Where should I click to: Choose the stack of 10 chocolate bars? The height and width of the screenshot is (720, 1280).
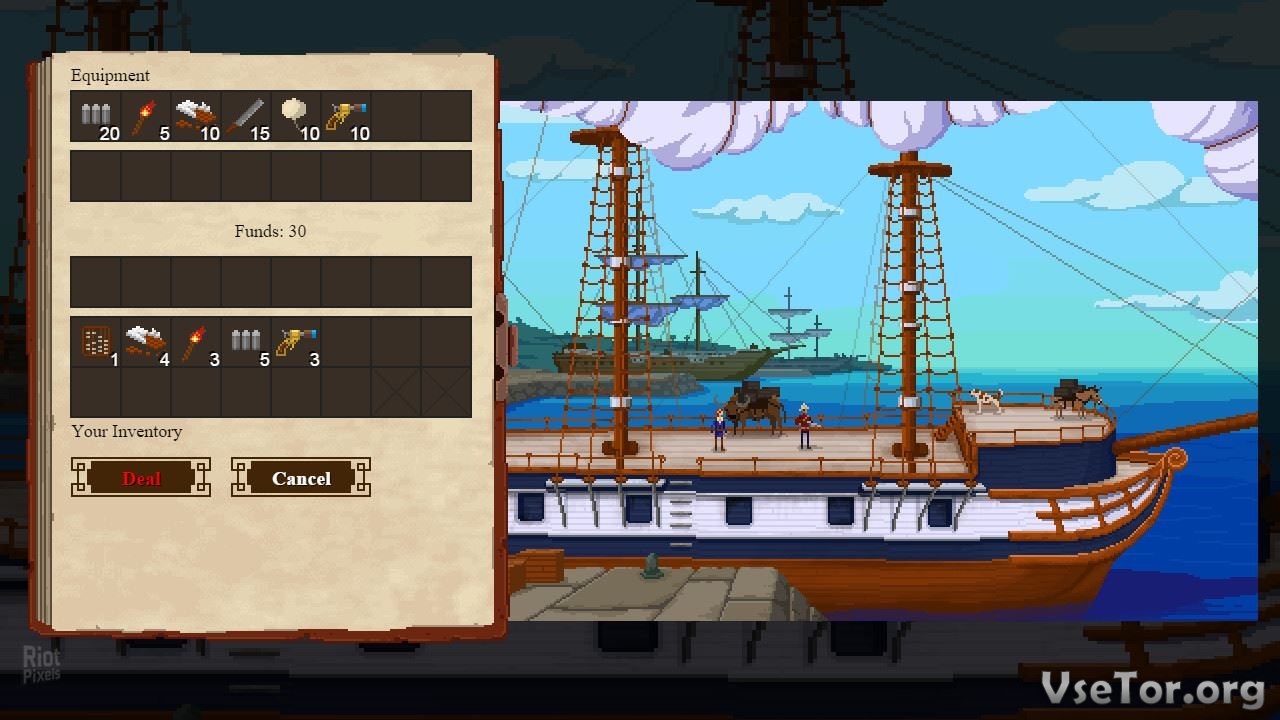(x=196, y=116)
